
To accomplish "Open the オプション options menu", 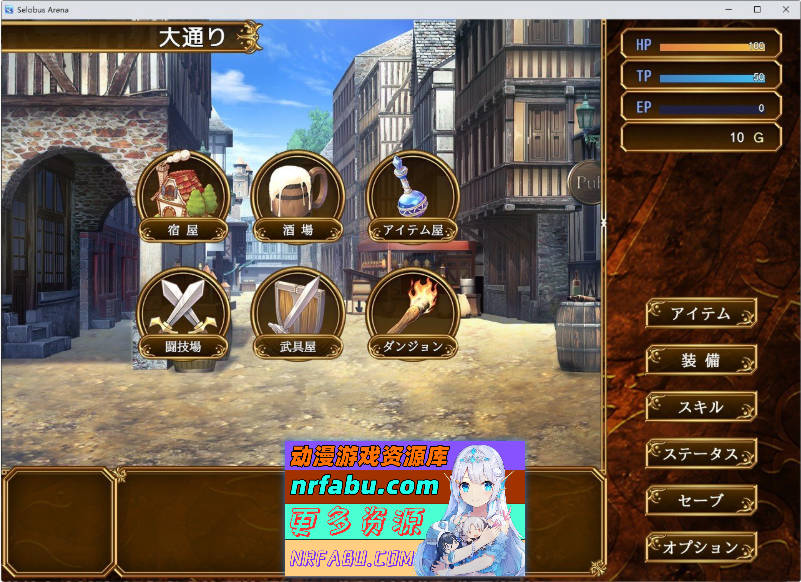I will click(x=700, y=547).
